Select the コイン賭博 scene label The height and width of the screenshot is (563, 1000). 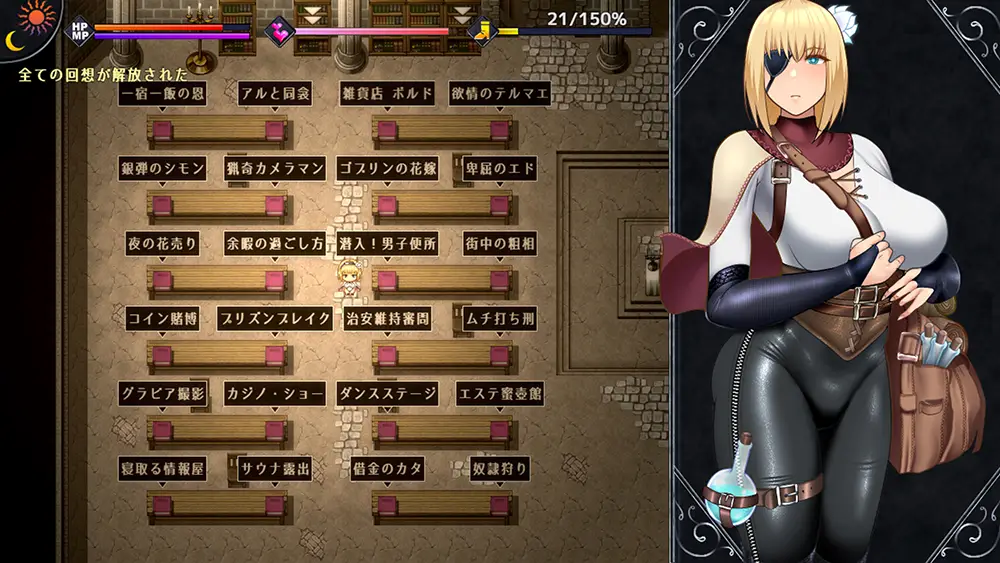pos(162,319)
